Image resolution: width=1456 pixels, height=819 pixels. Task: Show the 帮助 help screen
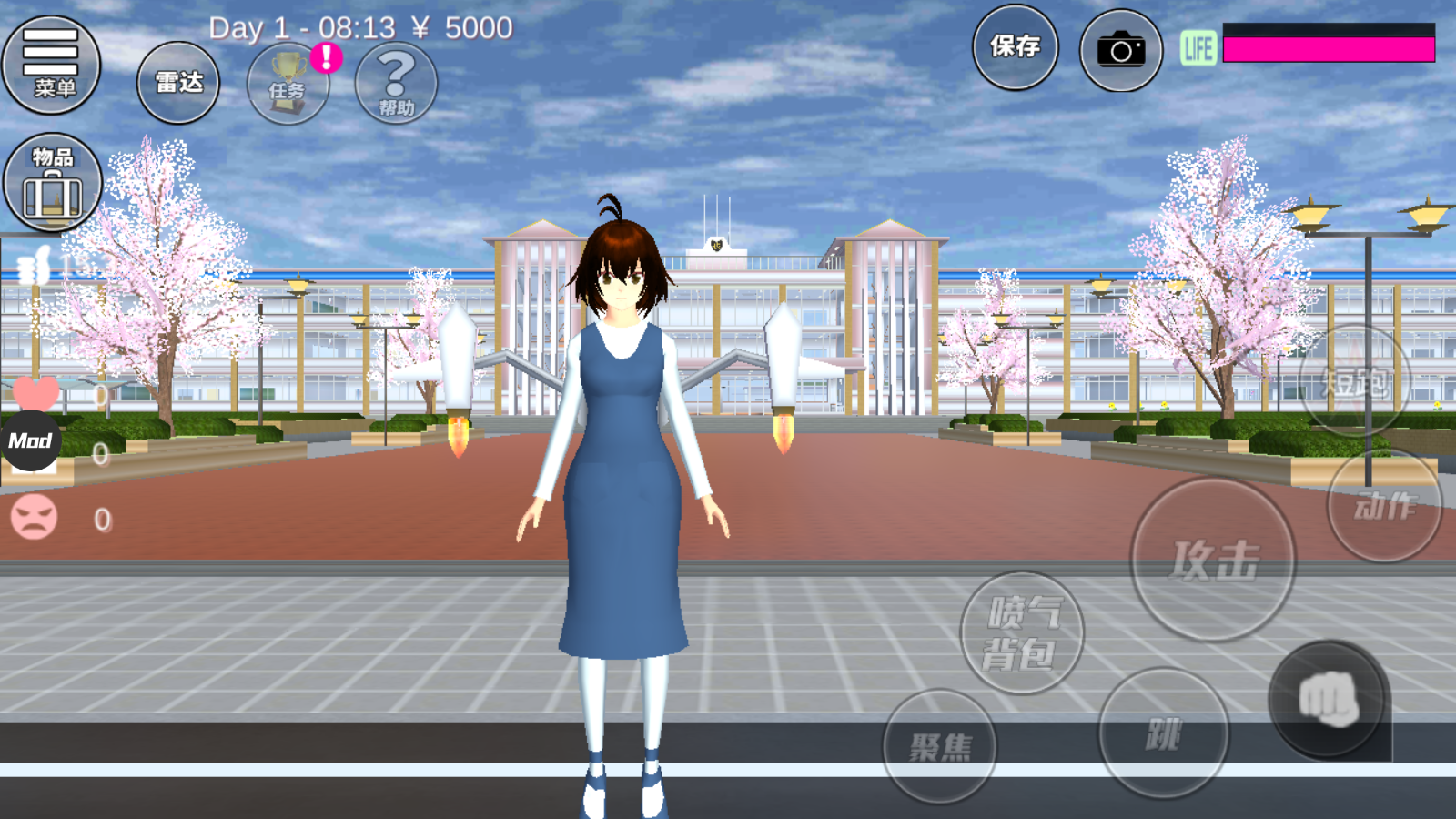tap(396, 83)
